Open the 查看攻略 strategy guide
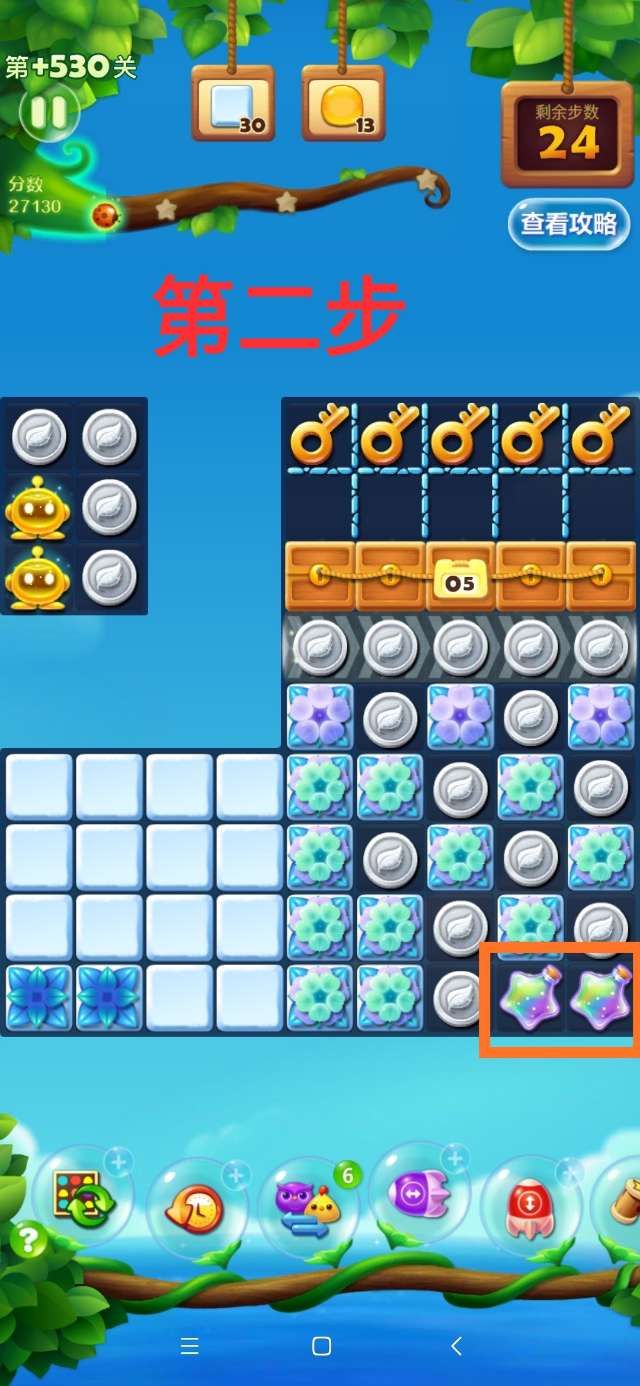 click(x=568, y=223)
